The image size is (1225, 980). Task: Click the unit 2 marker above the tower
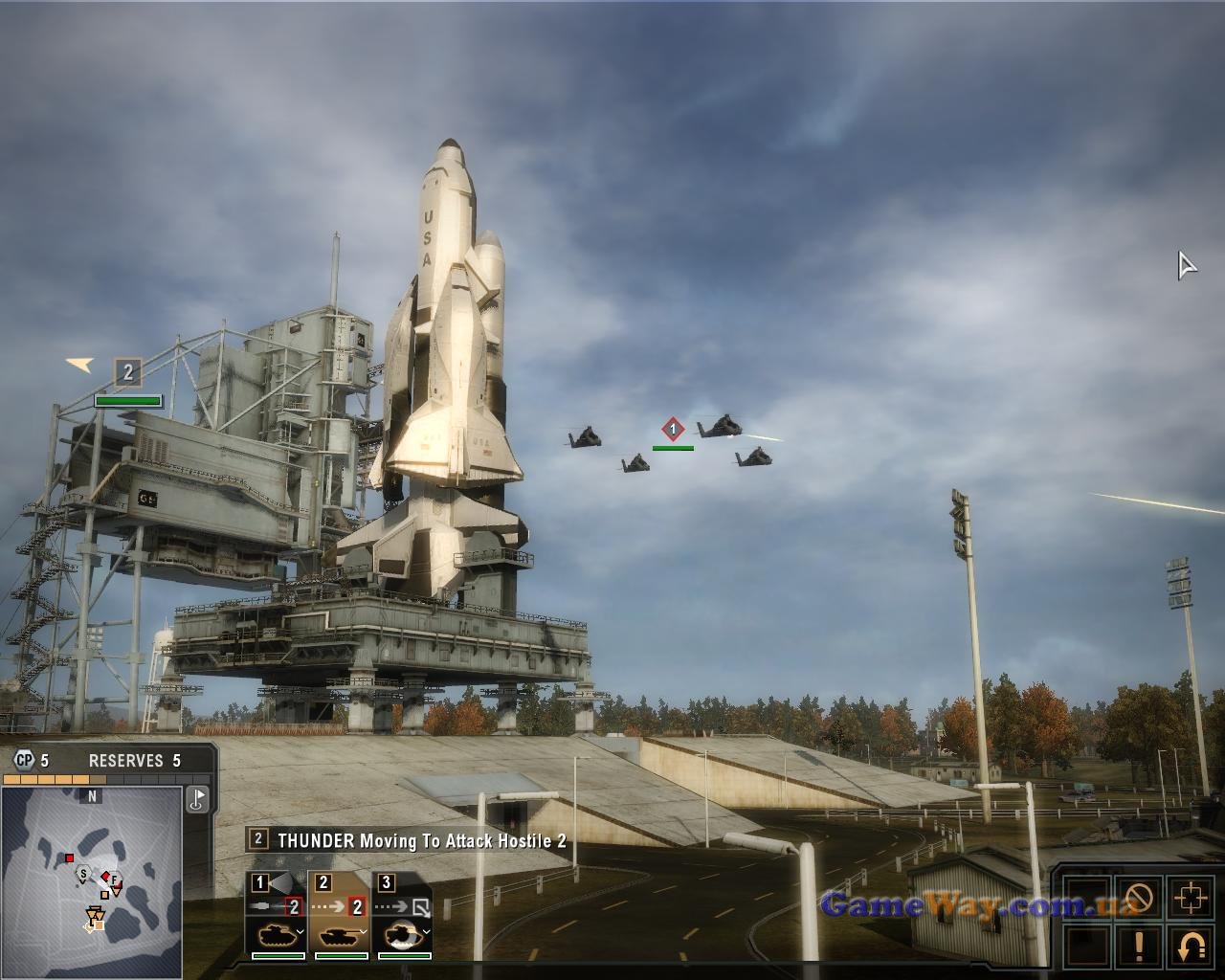128,371
